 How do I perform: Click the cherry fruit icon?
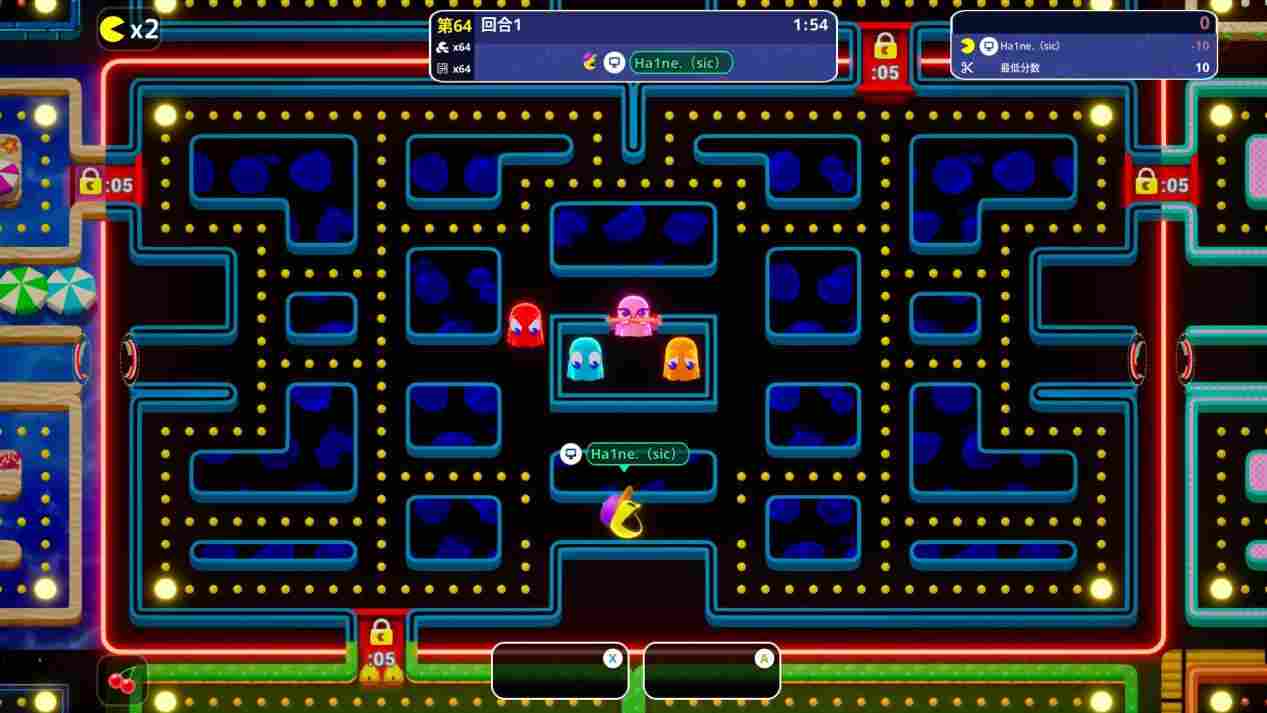122,681
